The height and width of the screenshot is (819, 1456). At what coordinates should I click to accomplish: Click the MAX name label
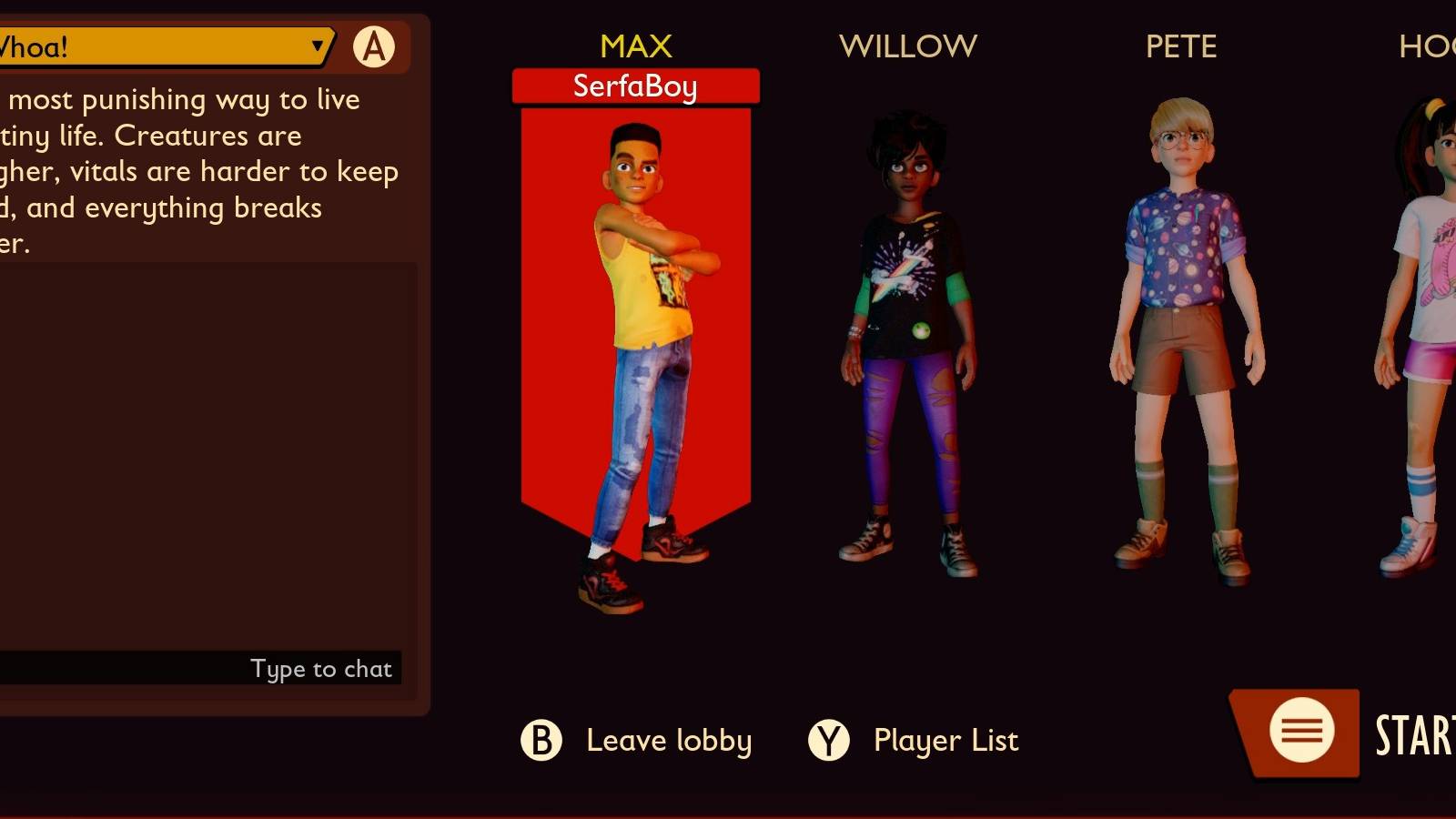click(x=635, y=45)
